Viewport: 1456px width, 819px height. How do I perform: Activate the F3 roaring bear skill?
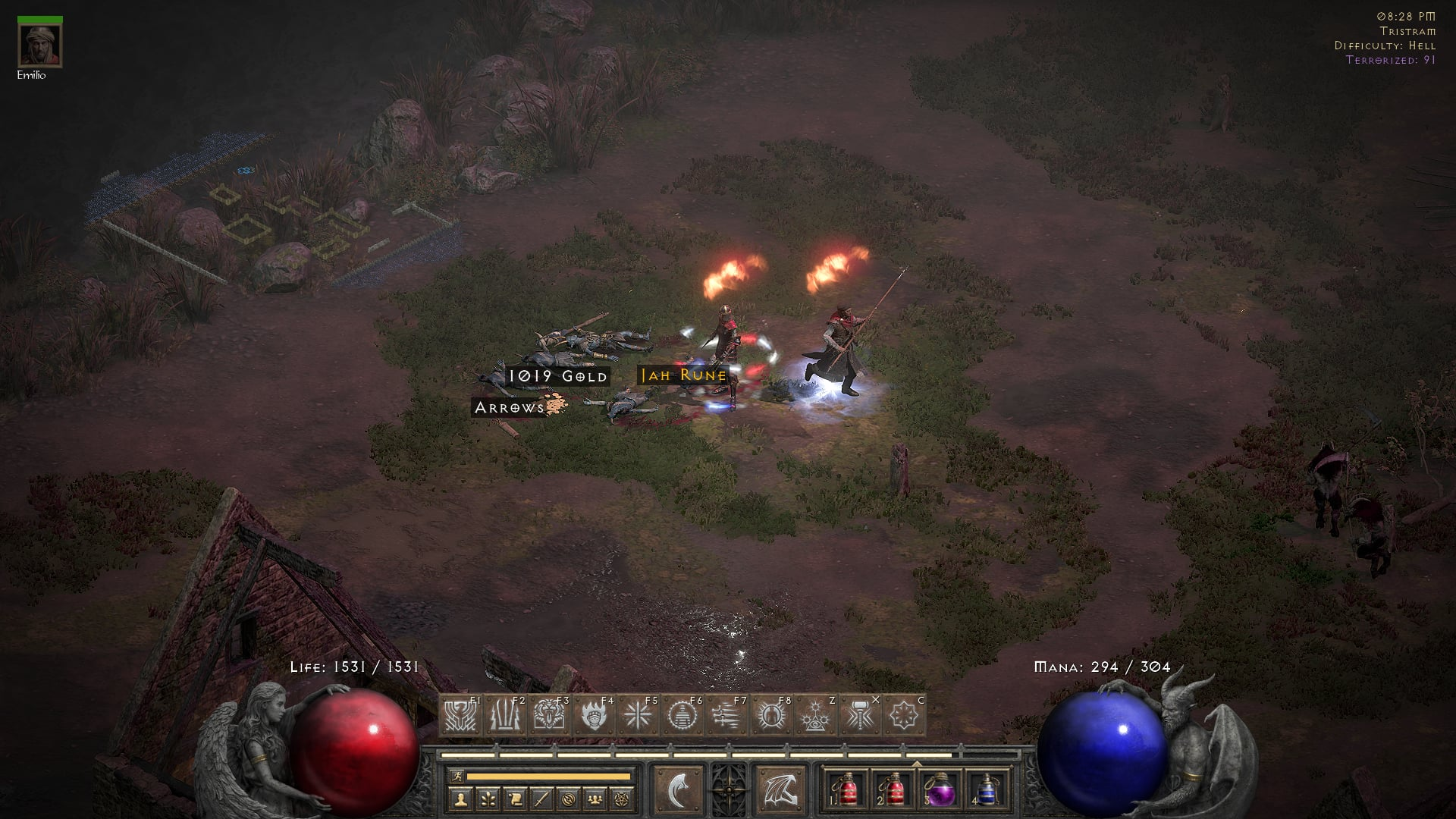pyautogui.click(x=549, y=715)
